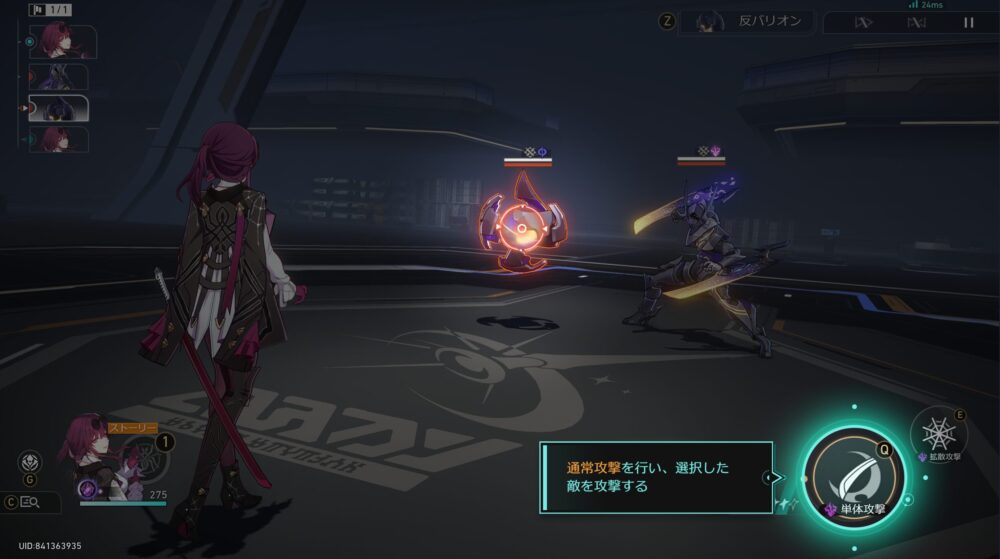Viewport: 1000px width, 559px height.
Task: Activate Kafka's ultimate spider icon
Action: pos(146,457)
